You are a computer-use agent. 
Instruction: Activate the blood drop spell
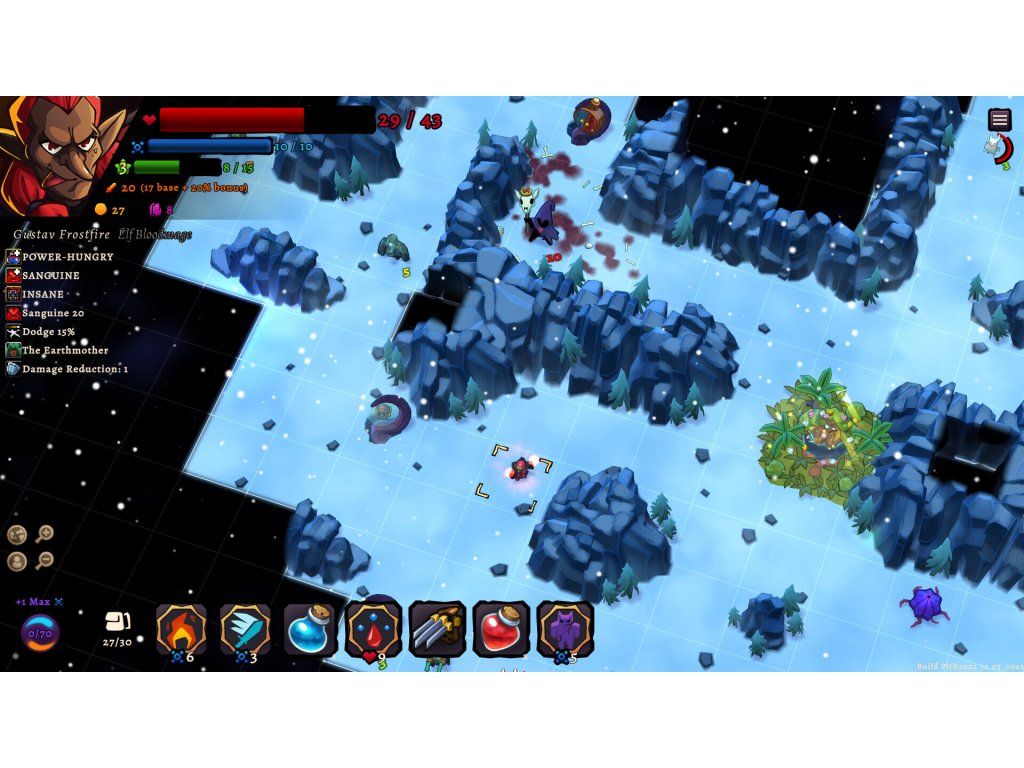click(x=373, y=629)
